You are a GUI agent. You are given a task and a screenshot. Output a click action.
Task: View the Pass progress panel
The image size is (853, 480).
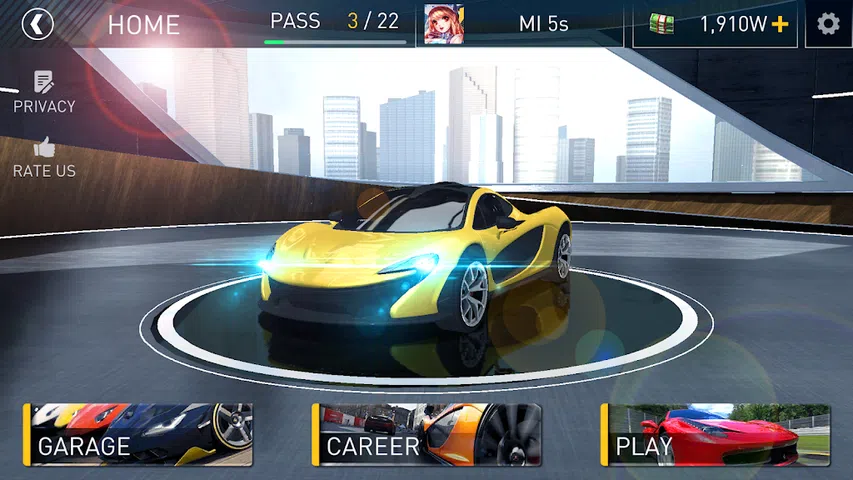tap(334, 24)
